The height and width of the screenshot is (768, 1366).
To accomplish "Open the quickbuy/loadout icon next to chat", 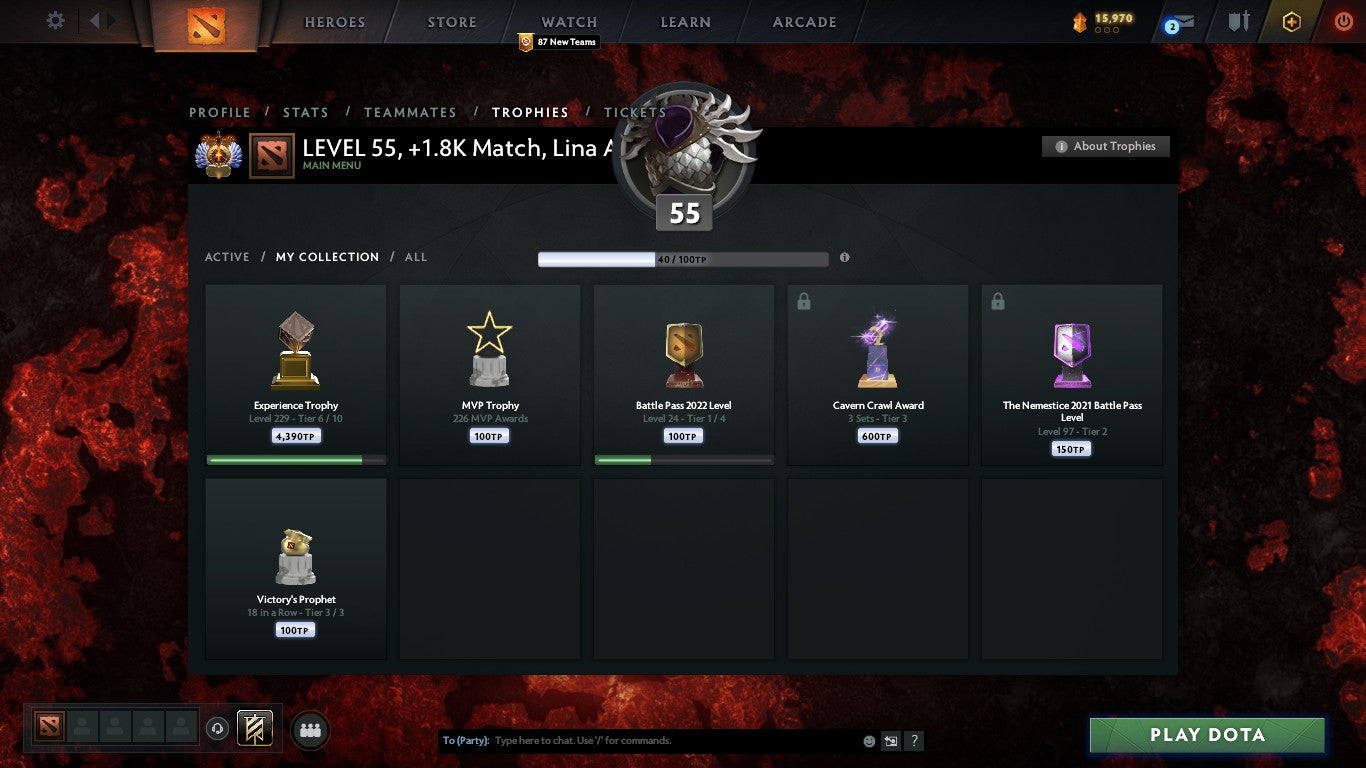I will click(x=890, y=741).
